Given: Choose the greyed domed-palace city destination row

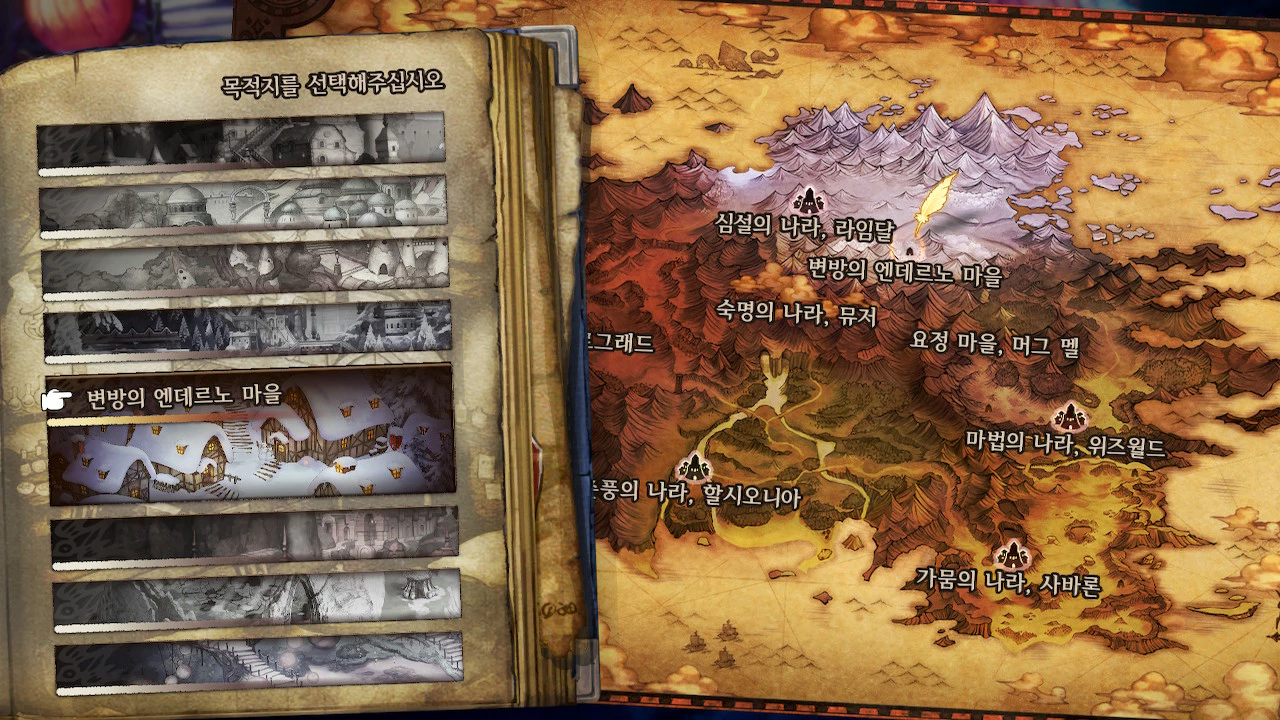Looking at the screenshot, I should click(243, 205).
